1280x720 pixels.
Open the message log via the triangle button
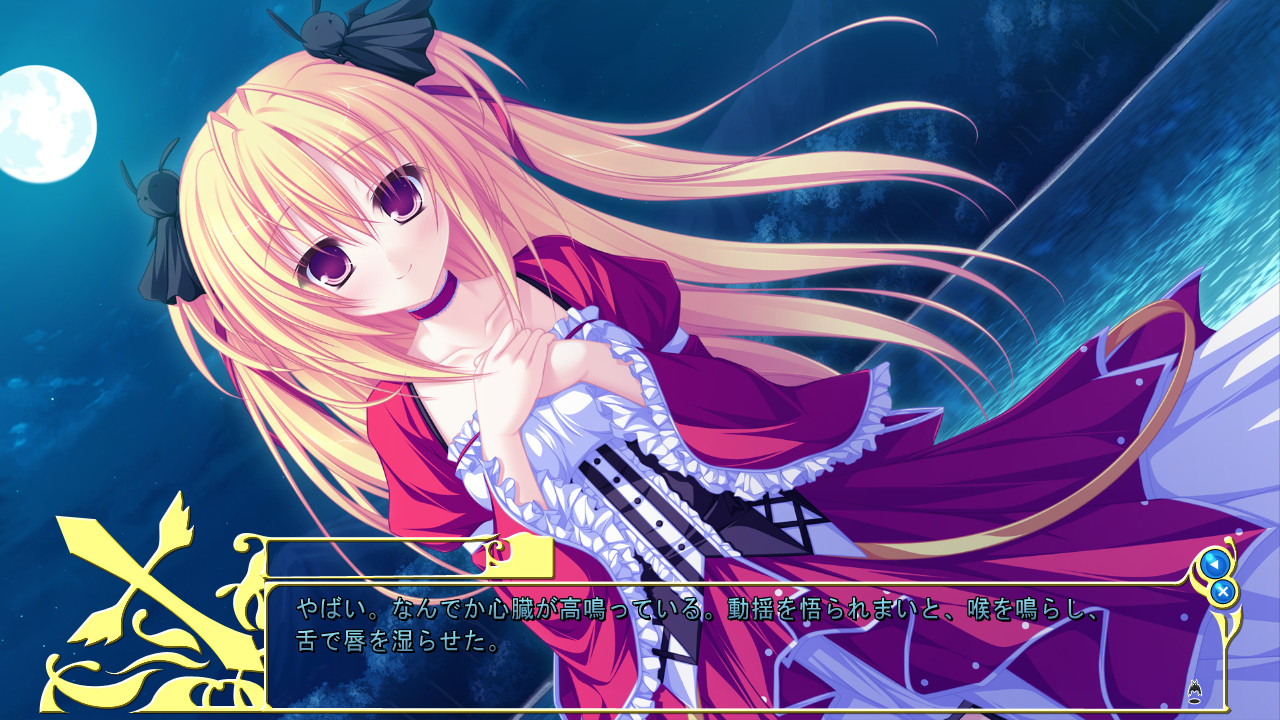(x=1215, y=563)
